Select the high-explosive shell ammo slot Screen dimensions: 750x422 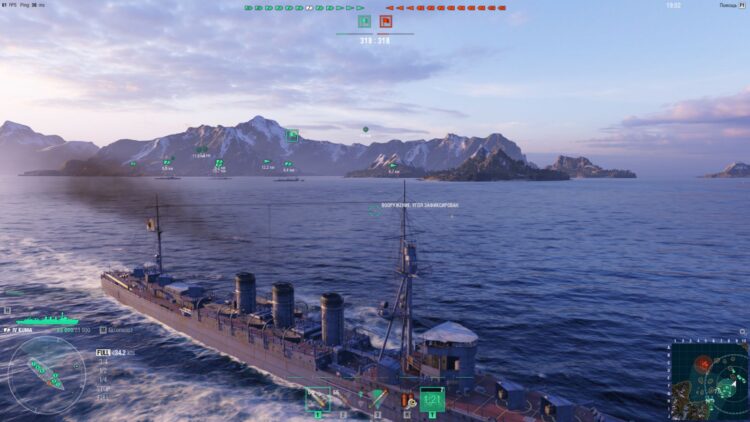(318, 399)
